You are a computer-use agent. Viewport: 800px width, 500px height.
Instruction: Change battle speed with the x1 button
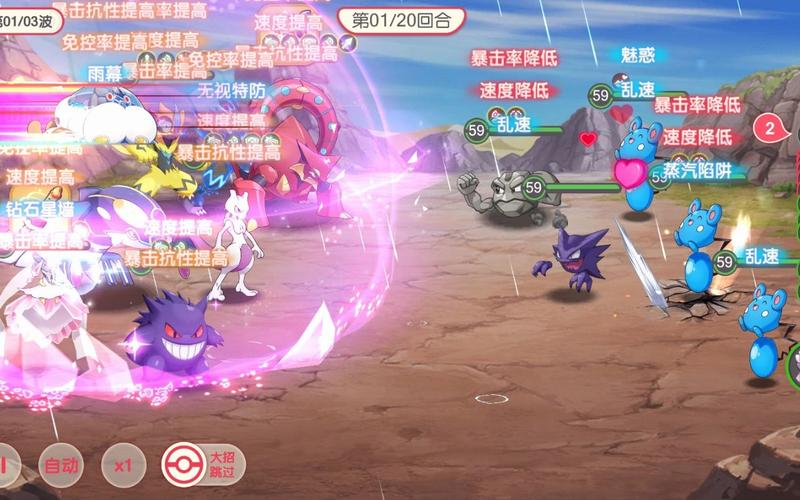(x=123, y=465)
